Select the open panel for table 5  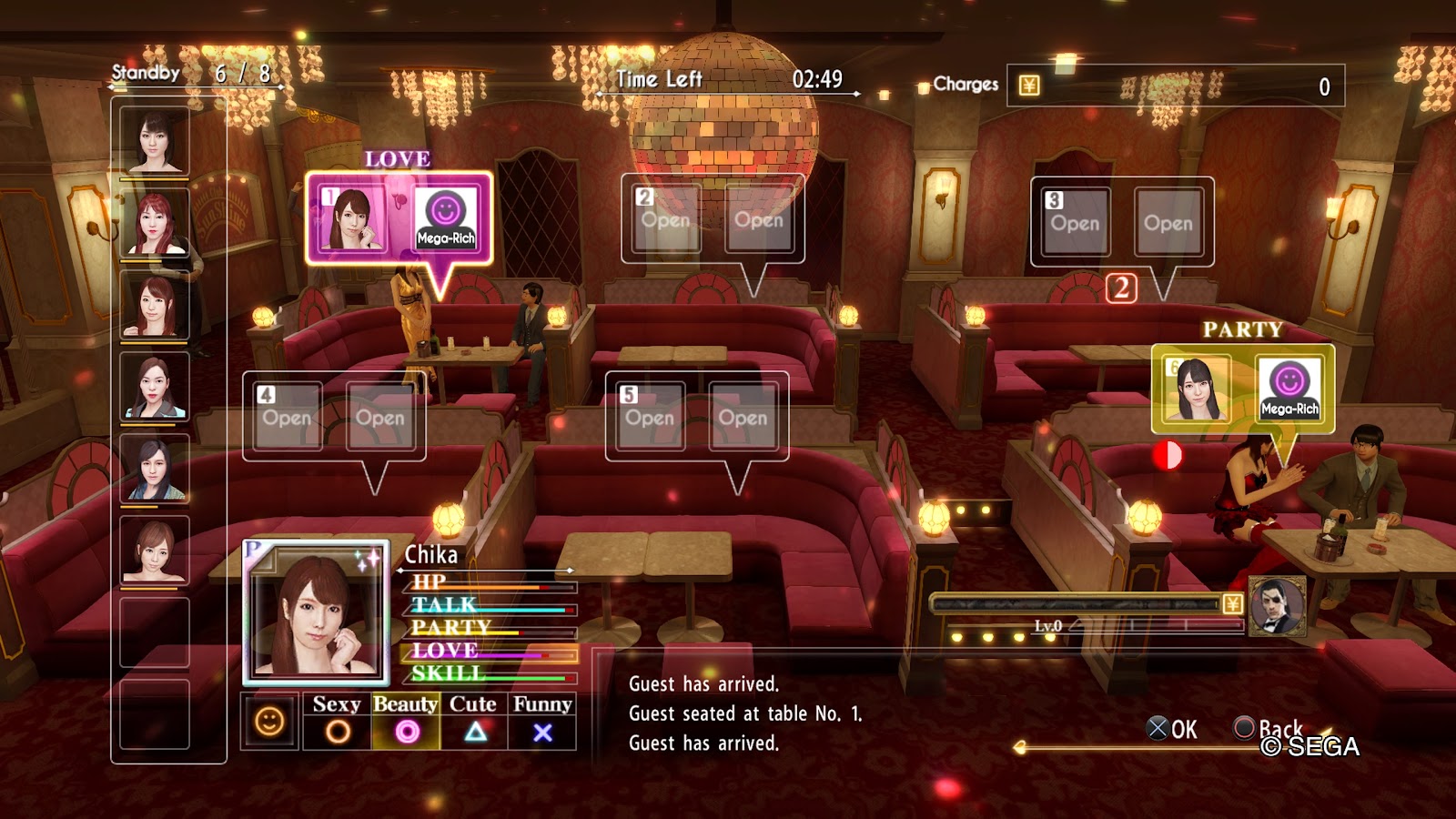pos(697,417)
